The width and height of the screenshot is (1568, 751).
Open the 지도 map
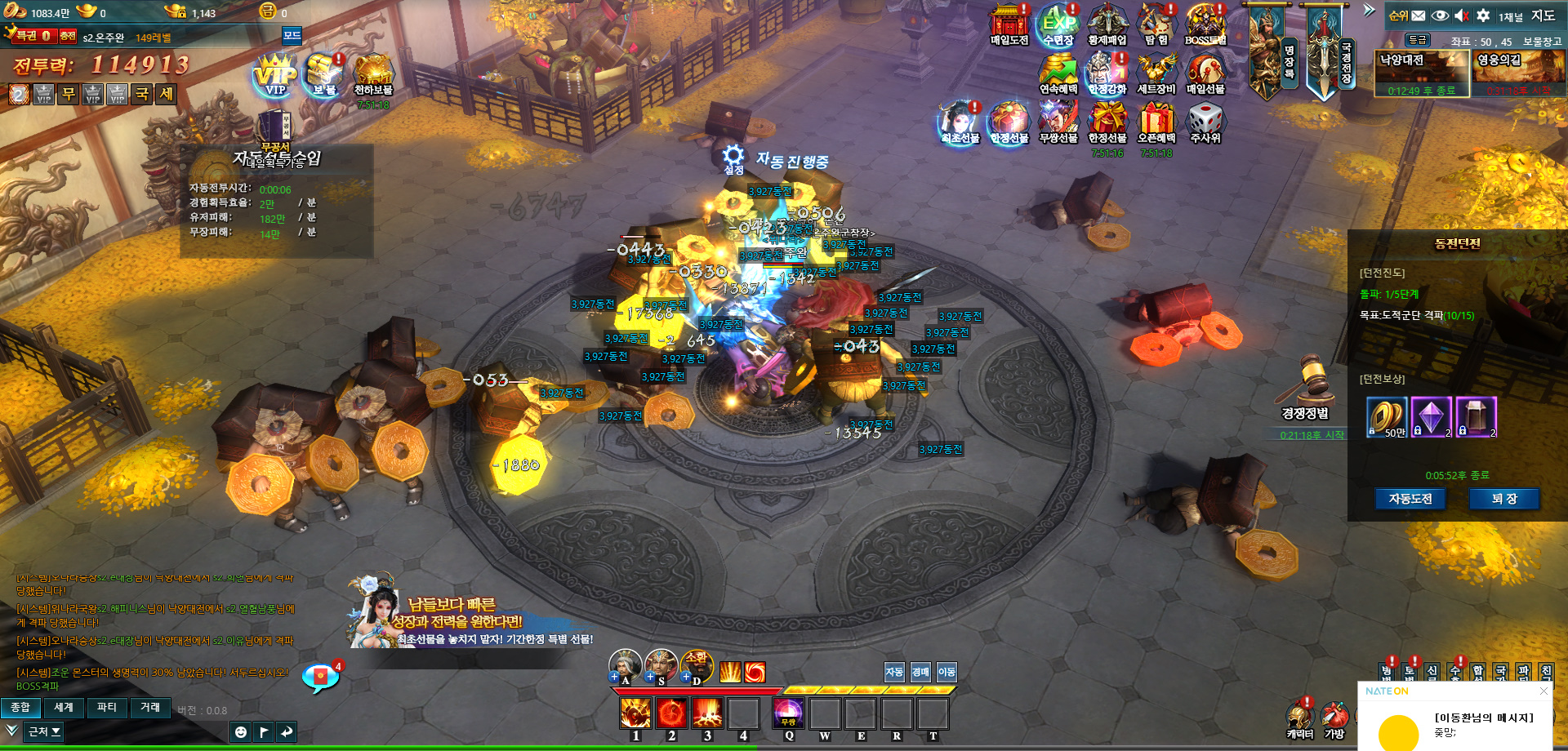point(1543,16)
